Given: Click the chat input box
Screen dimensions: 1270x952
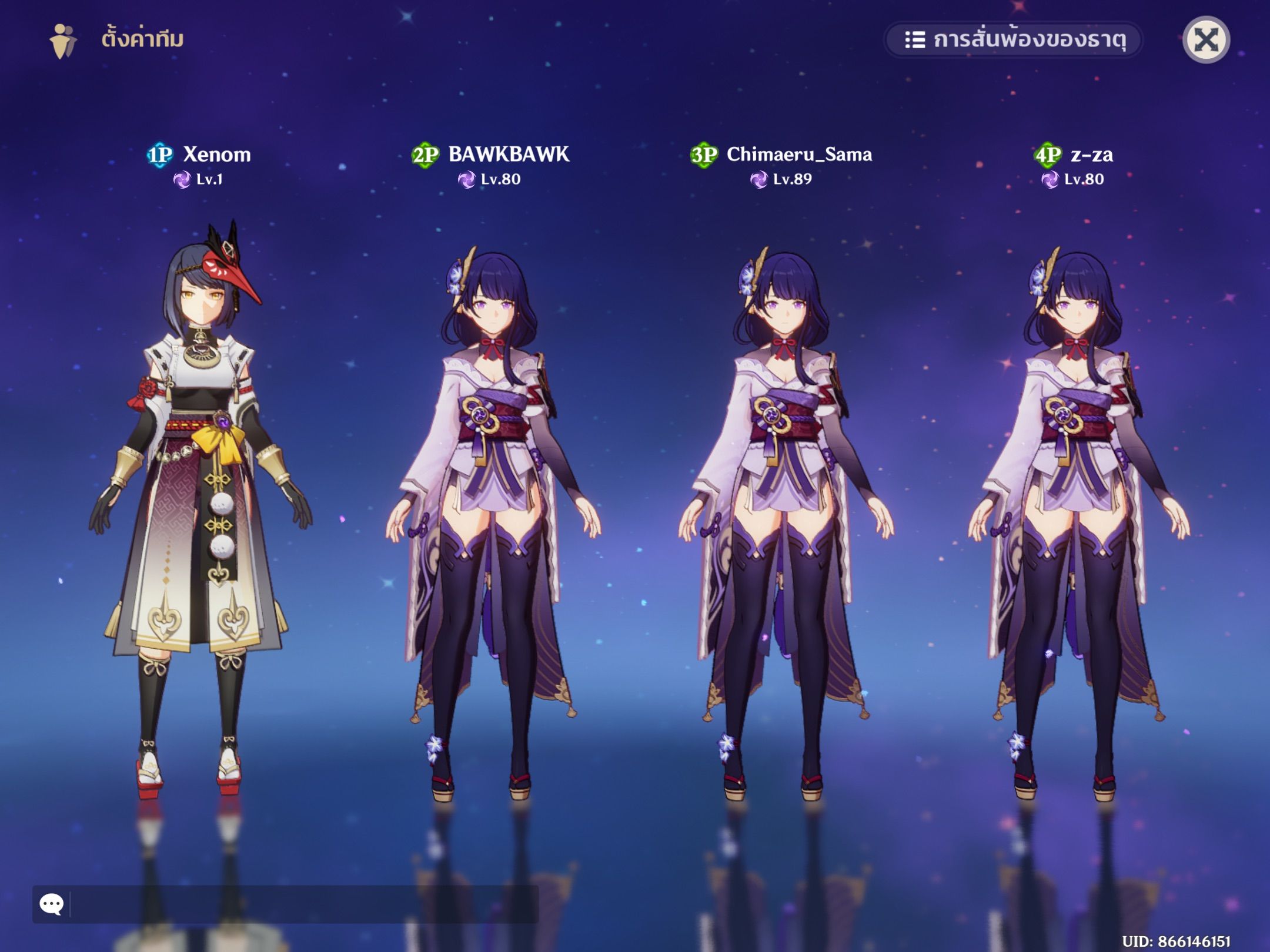Looking at the screenshot, I should pyautogui.click(x=303, y=903).
